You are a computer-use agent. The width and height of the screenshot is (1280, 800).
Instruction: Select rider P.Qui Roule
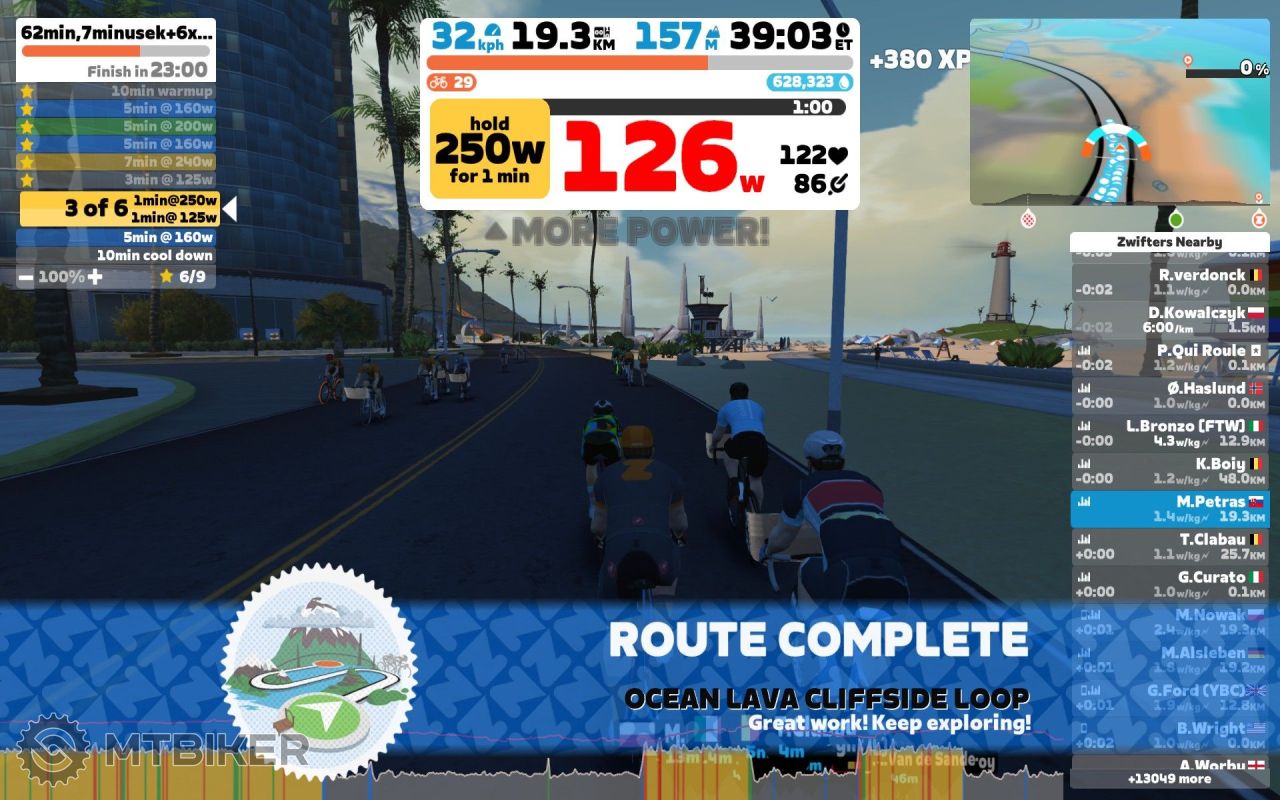(x=1169, y=358)
